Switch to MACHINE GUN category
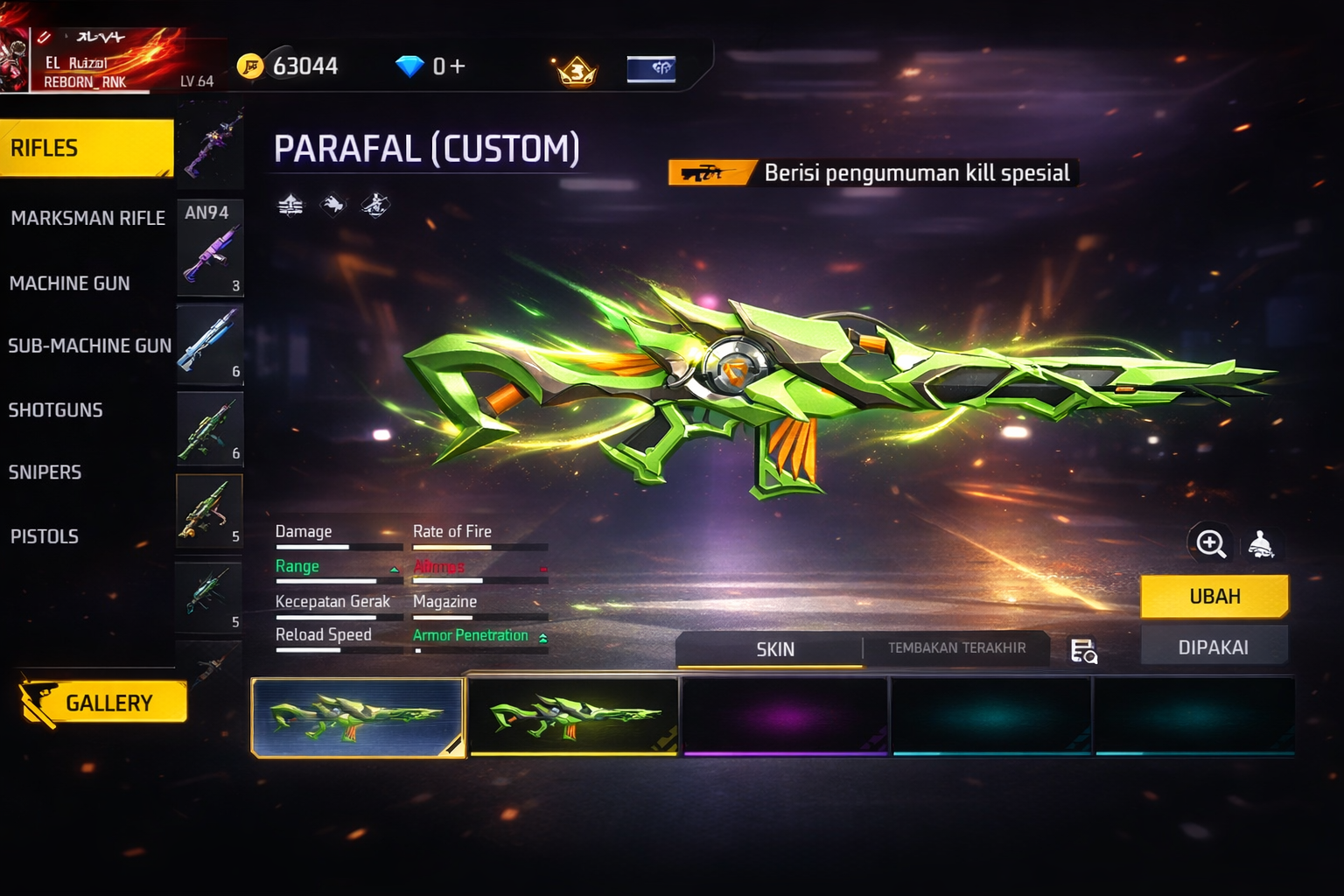 70,283
